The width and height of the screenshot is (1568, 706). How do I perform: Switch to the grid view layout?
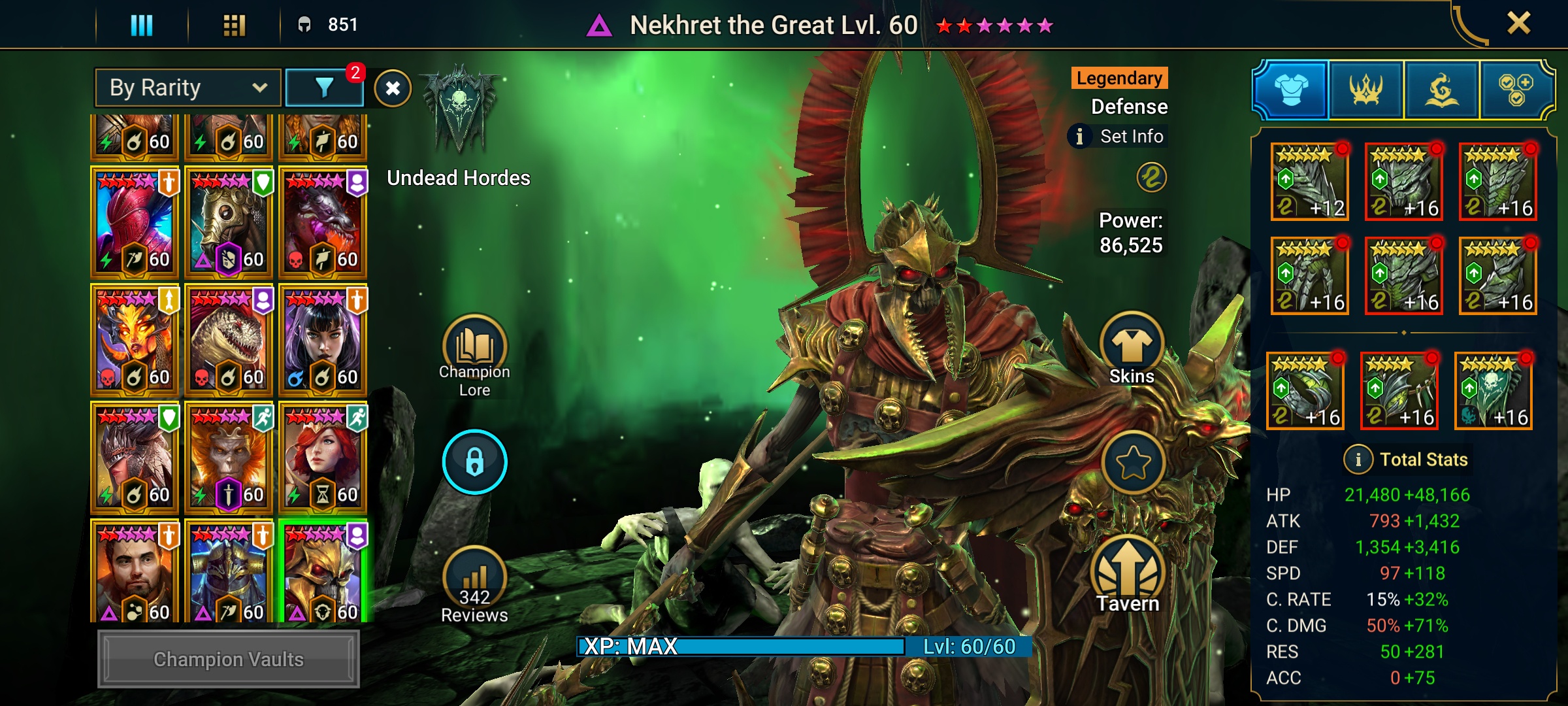[x=234, y=25]
